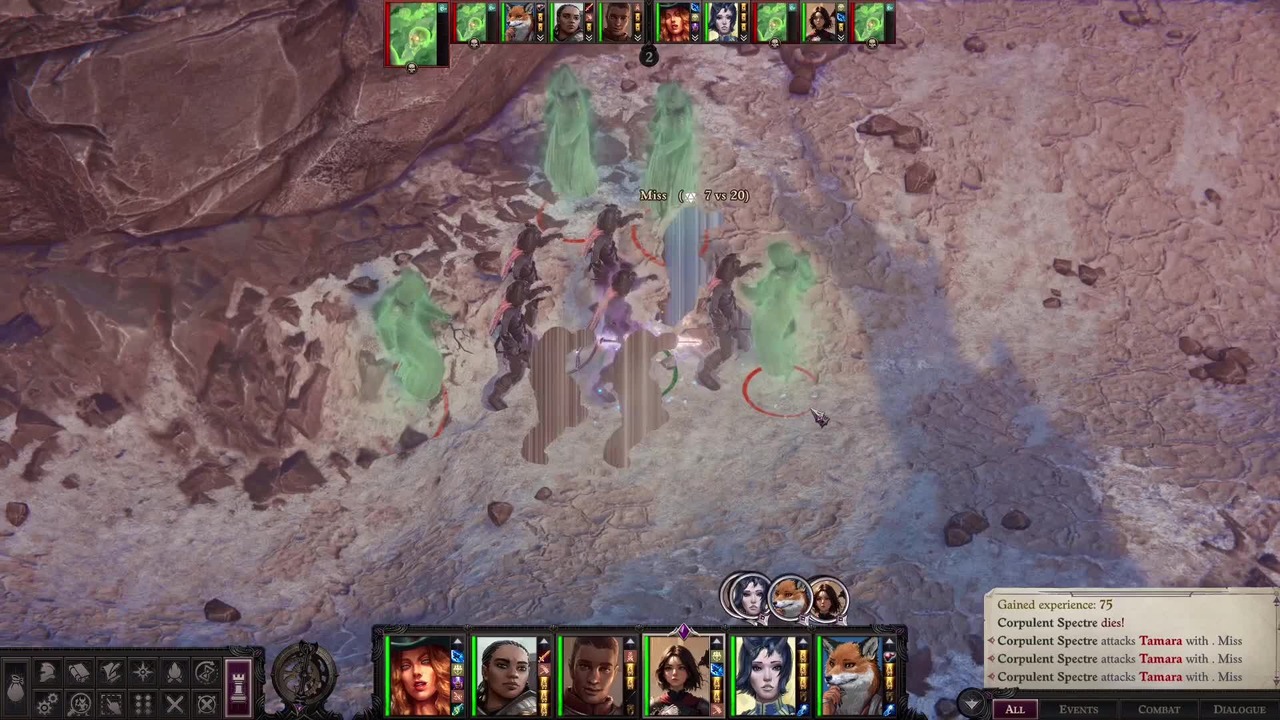The height and width of the screenshot is (720, 1280).
Task: Switch combat log to the Combat tab
Action: pyautogui.click(x=1159, y=709)
